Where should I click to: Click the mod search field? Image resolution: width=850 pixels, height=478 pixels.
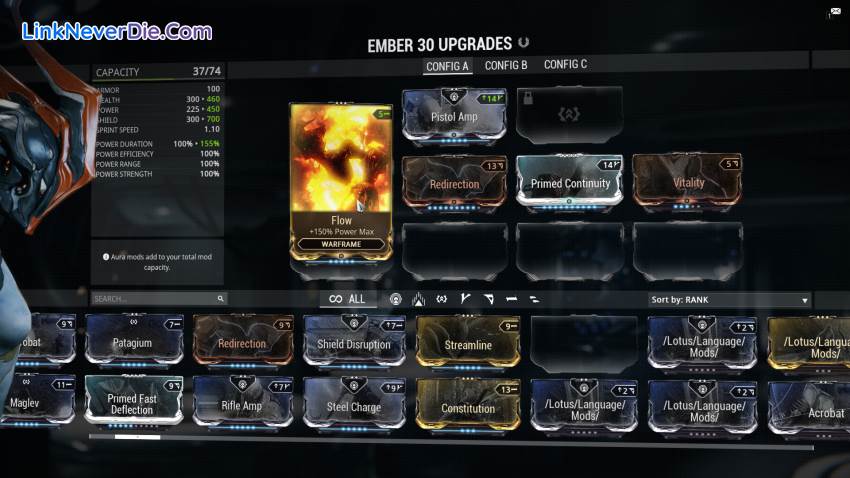155,299
